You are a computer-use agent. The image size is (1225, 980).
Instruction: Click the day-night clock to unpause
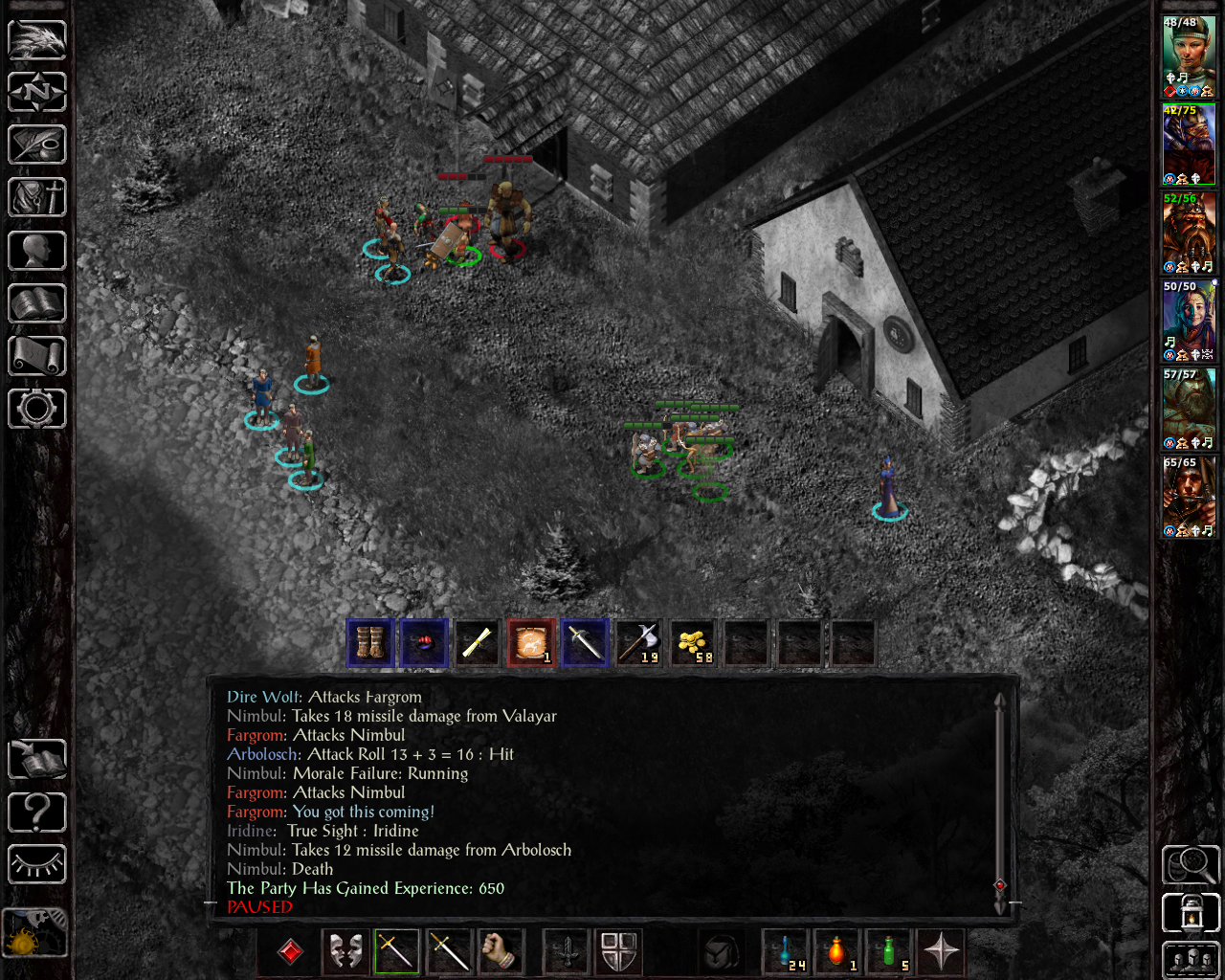click(35, 932)
